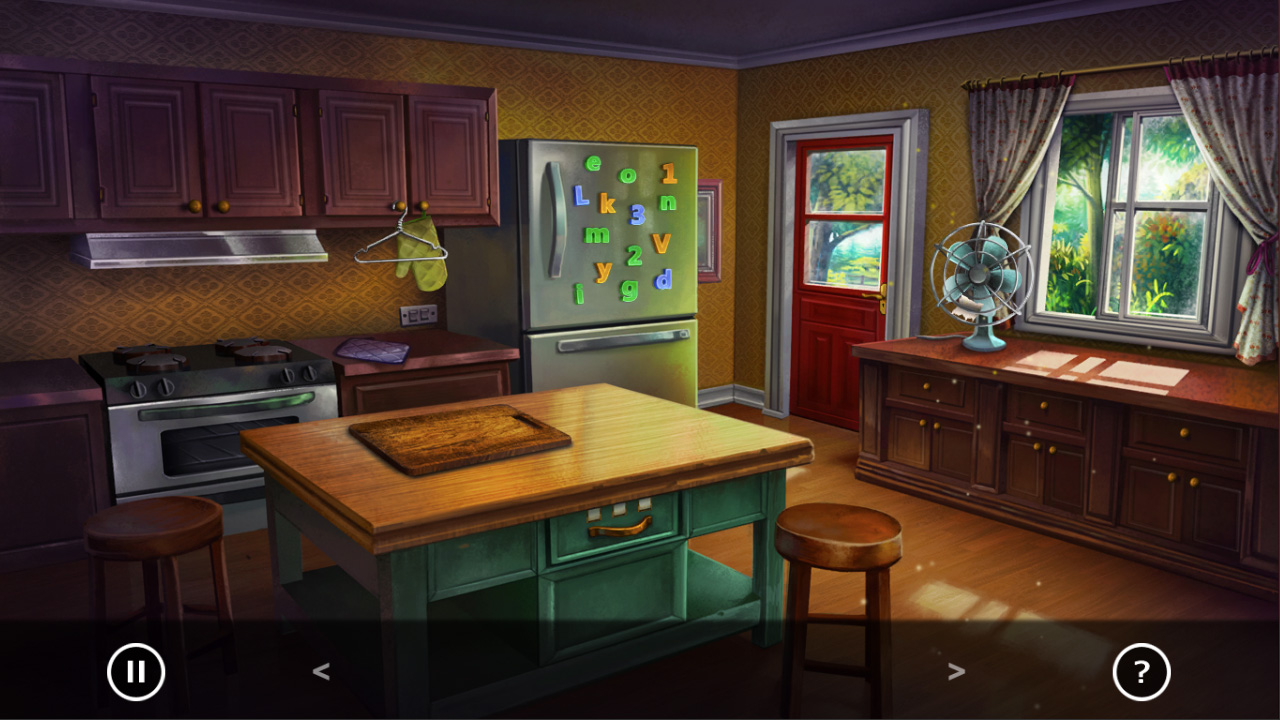The width and height of the screenshot is (1280, 720).
Task: Navigate left with the back arrow
Action: click(x=322, y=672)
